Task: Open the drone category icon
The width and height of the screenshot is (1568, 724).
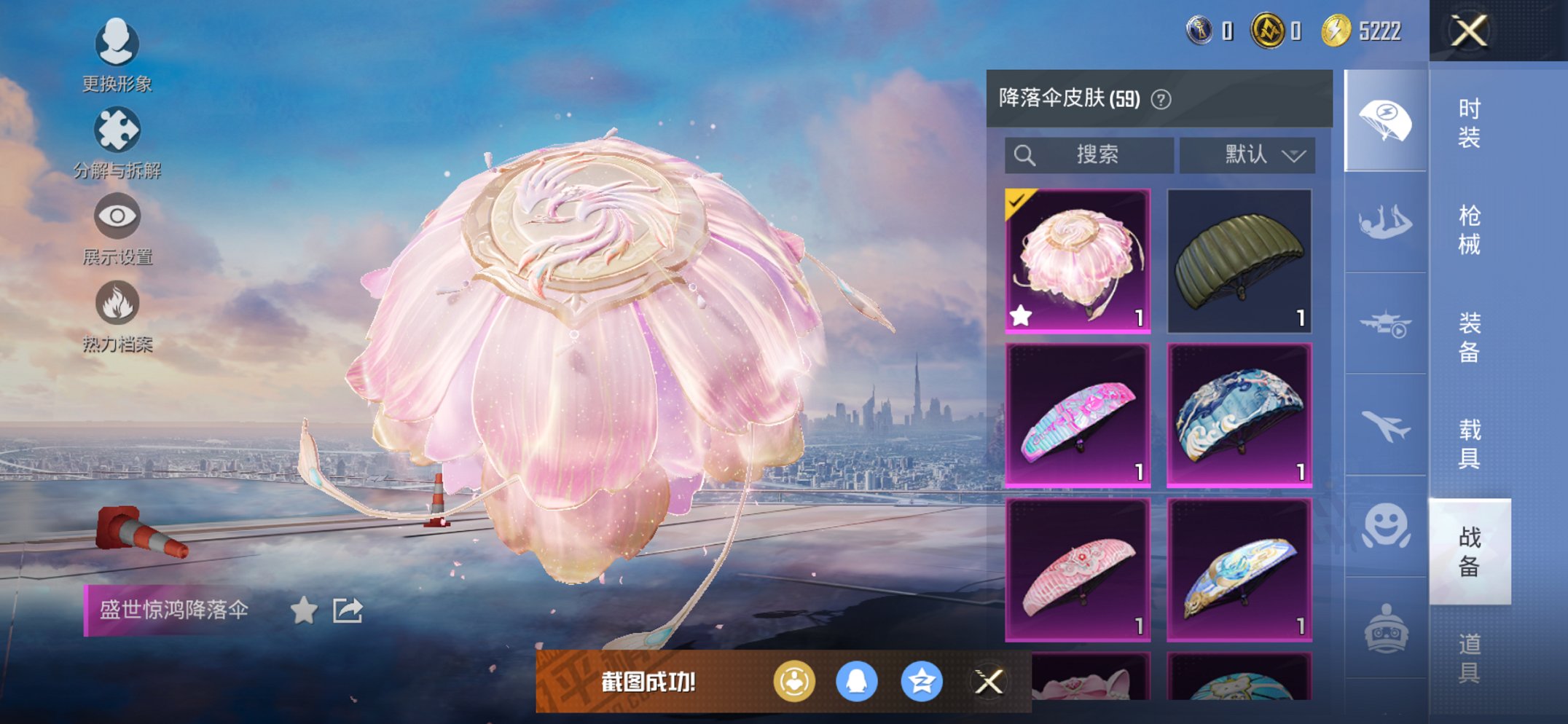Action: tap(1384, 320)
